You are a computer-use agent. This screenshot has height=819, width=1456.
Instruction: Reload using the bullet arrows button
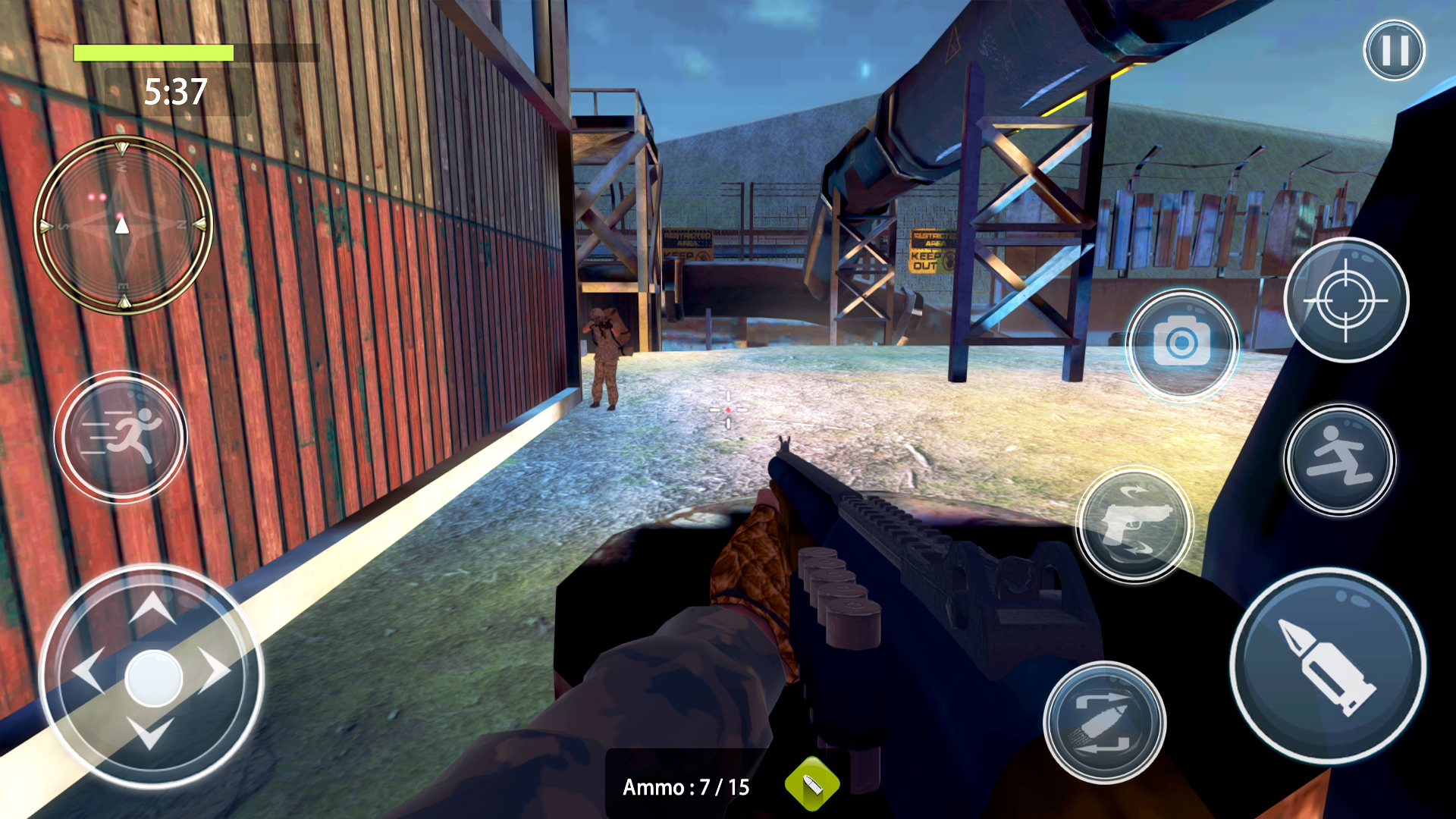pyautogui.click(x=1104, y=722)
